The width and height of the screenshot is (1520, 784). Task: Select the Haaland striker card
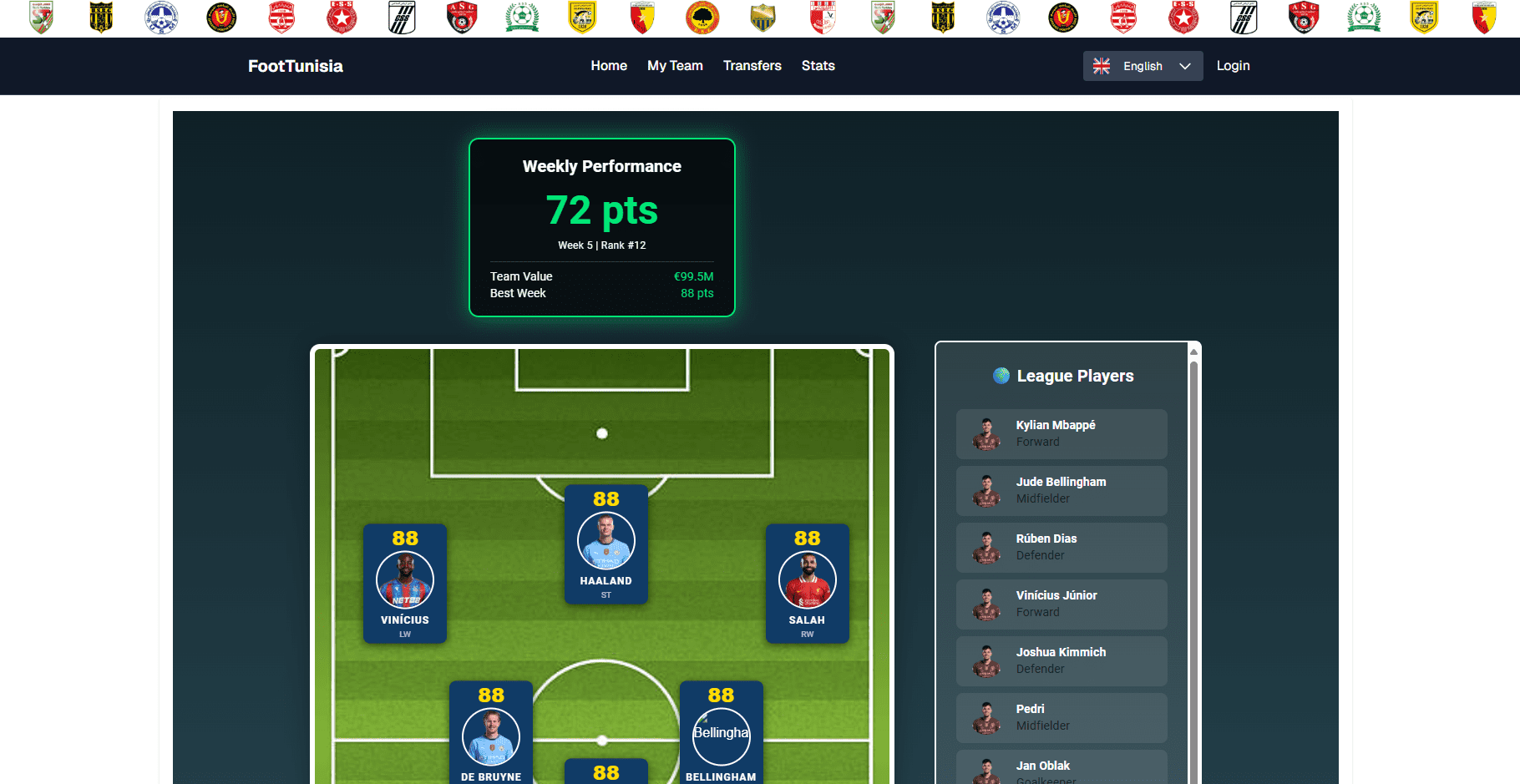pyautogui.click(x=606, y=544)
